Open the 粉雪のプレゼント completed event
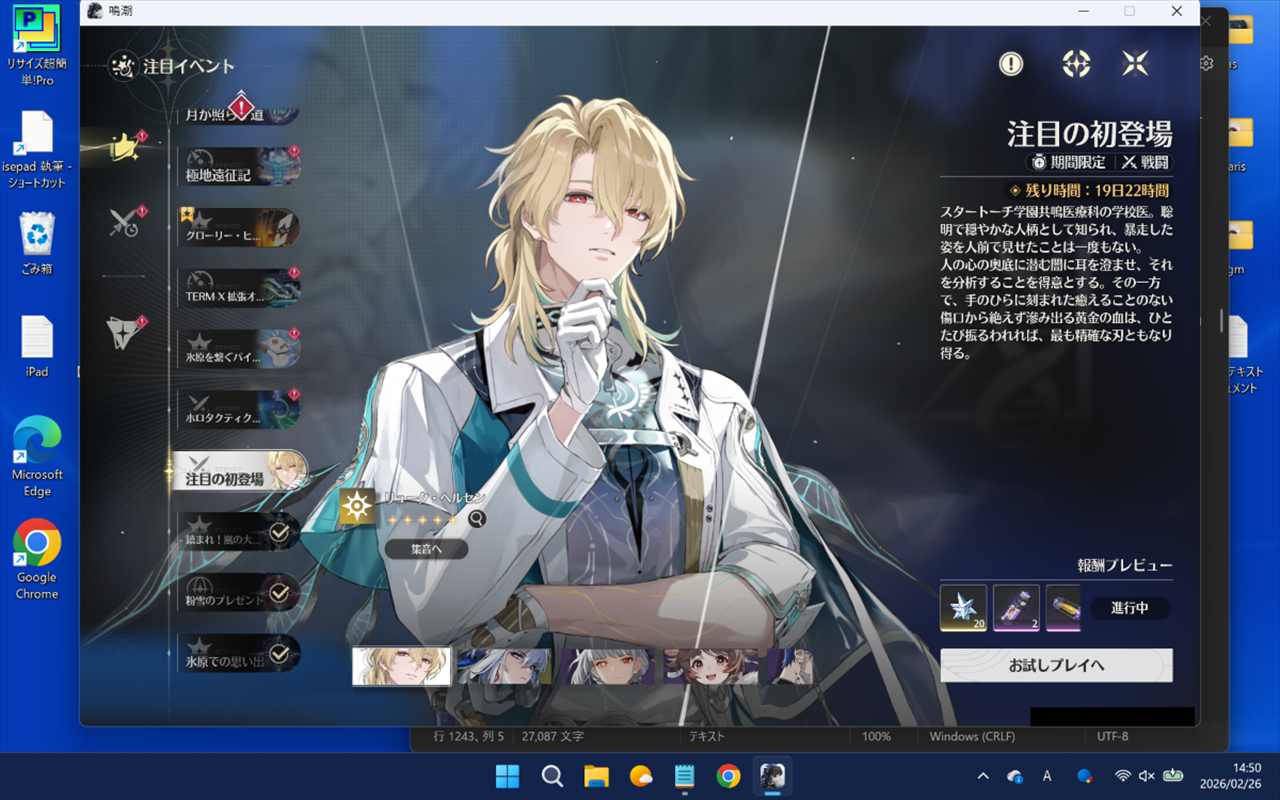 click(238, 592)
